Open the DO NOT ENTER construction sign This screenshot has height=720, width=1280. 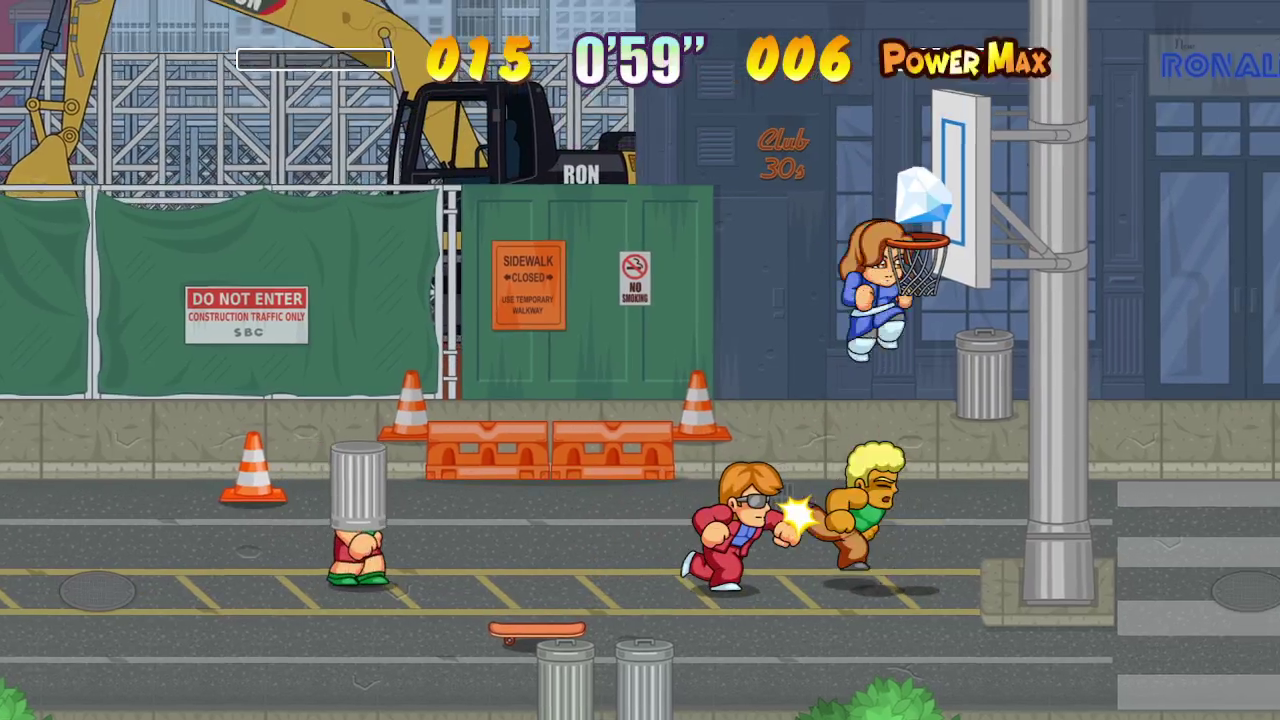(x=246, y=313)
